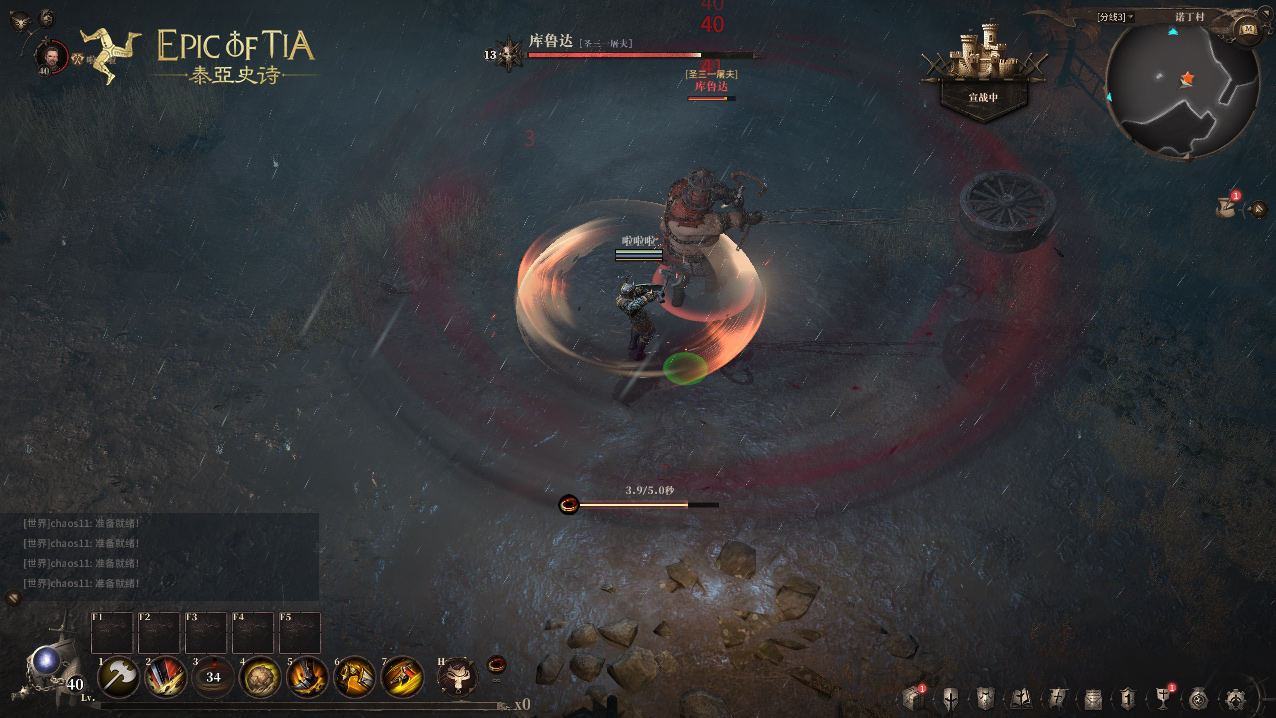
Task: Use the red blade slash skill
Action: click(165, 677)
